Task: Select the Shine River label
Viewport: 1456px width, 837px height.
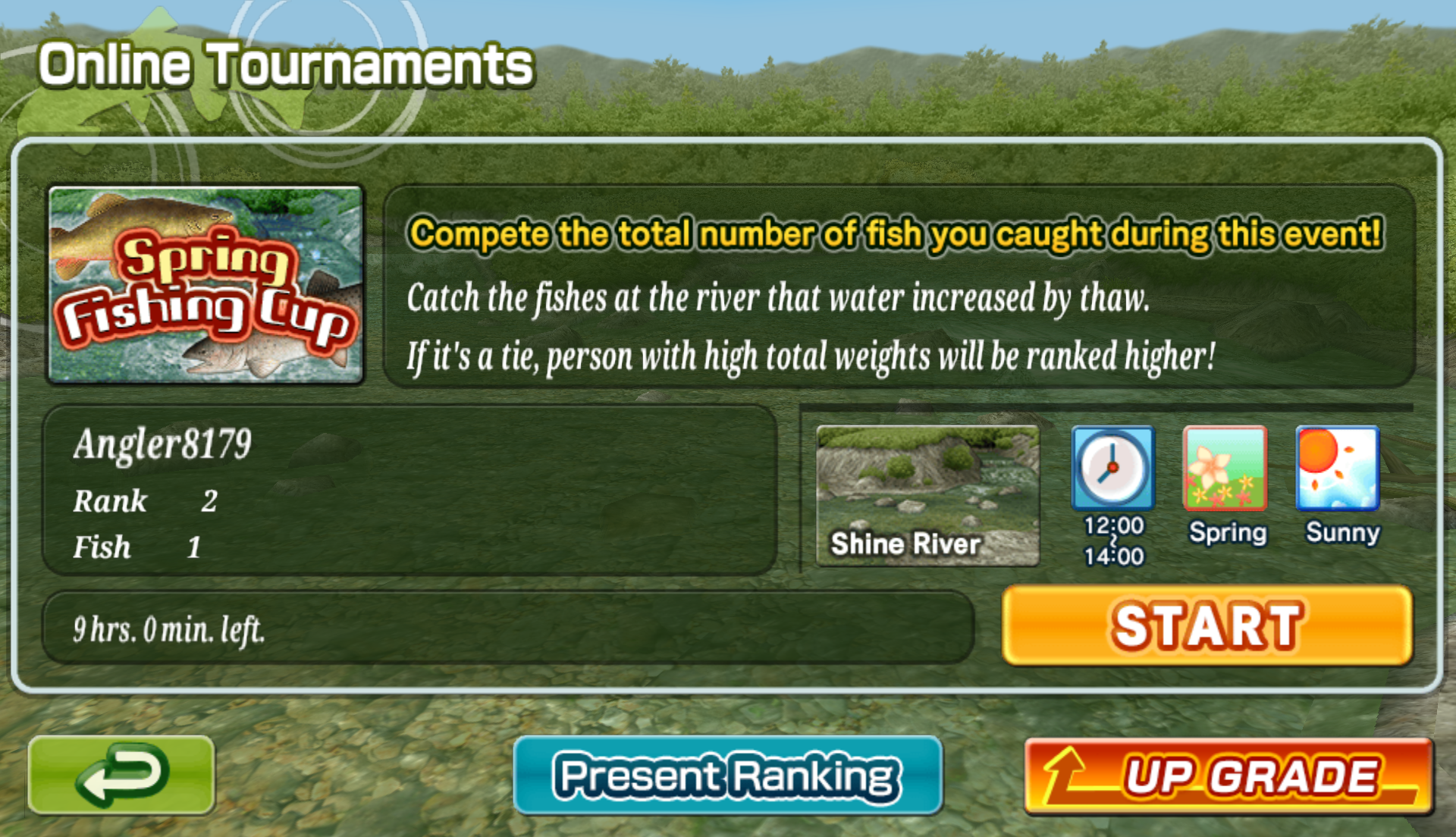Action: 906,543
